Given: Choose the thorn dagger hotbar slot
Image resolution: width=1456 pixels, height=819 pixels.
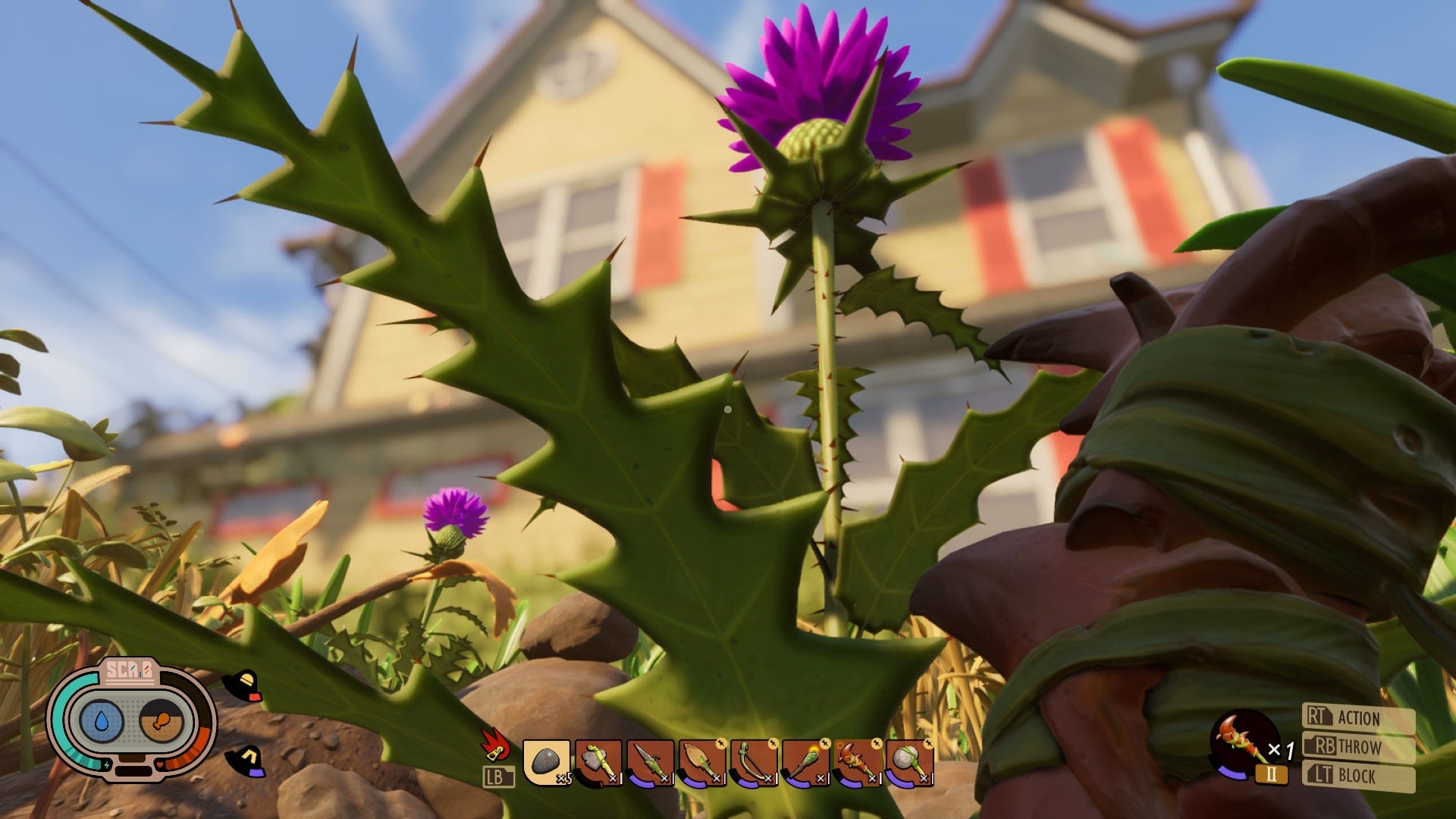Looking at the screenshot, I should (x=651, y=762).
